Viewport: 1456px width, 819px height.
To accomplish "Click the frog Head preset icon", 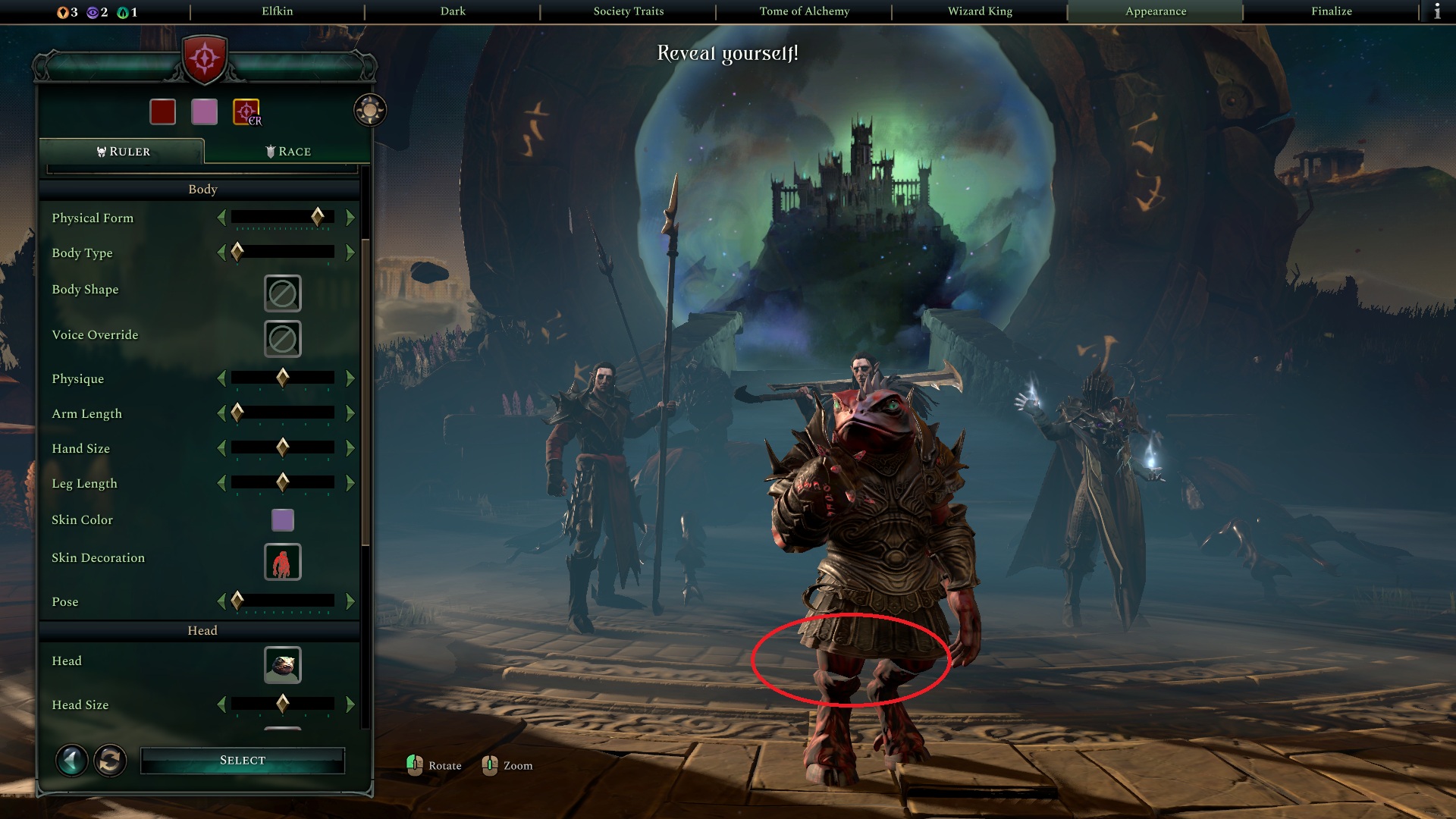I will 282,665.
